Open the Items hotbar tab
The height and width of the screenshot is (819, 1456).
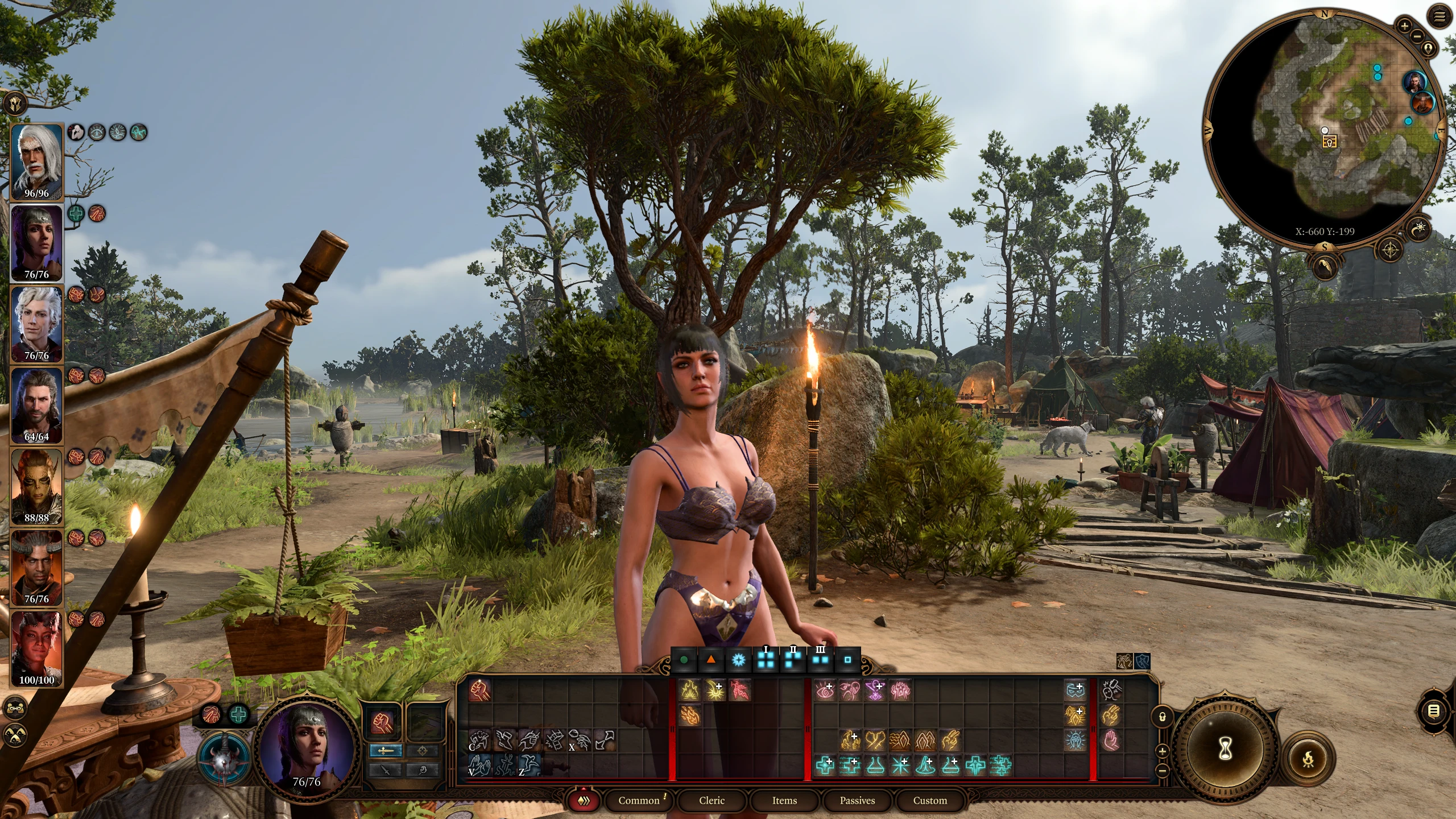point(784,800)
